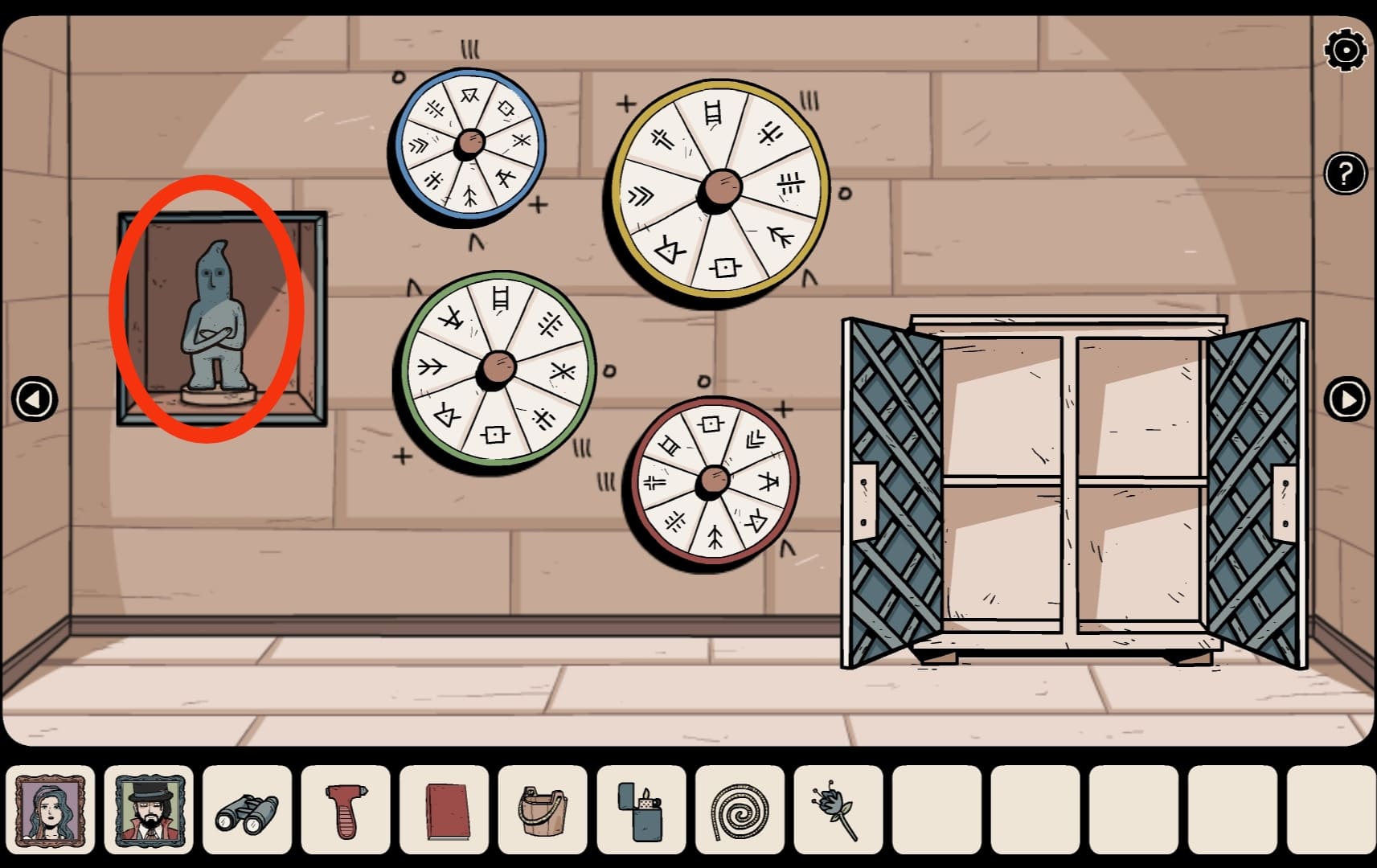
Task: Open the question mark hint button
Action: (x=1345, y=173)
